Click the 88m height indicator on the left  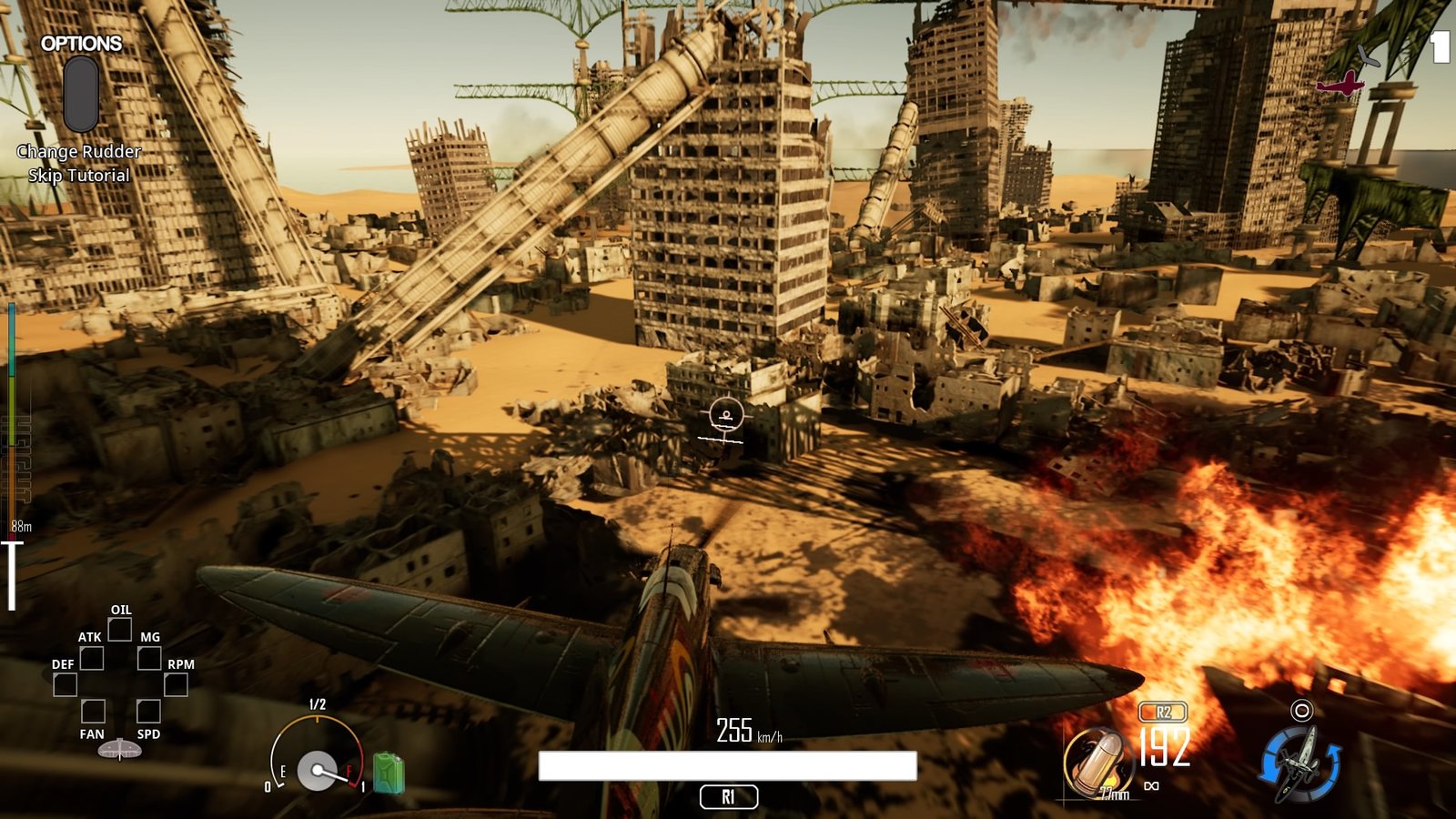click(21, 524)
